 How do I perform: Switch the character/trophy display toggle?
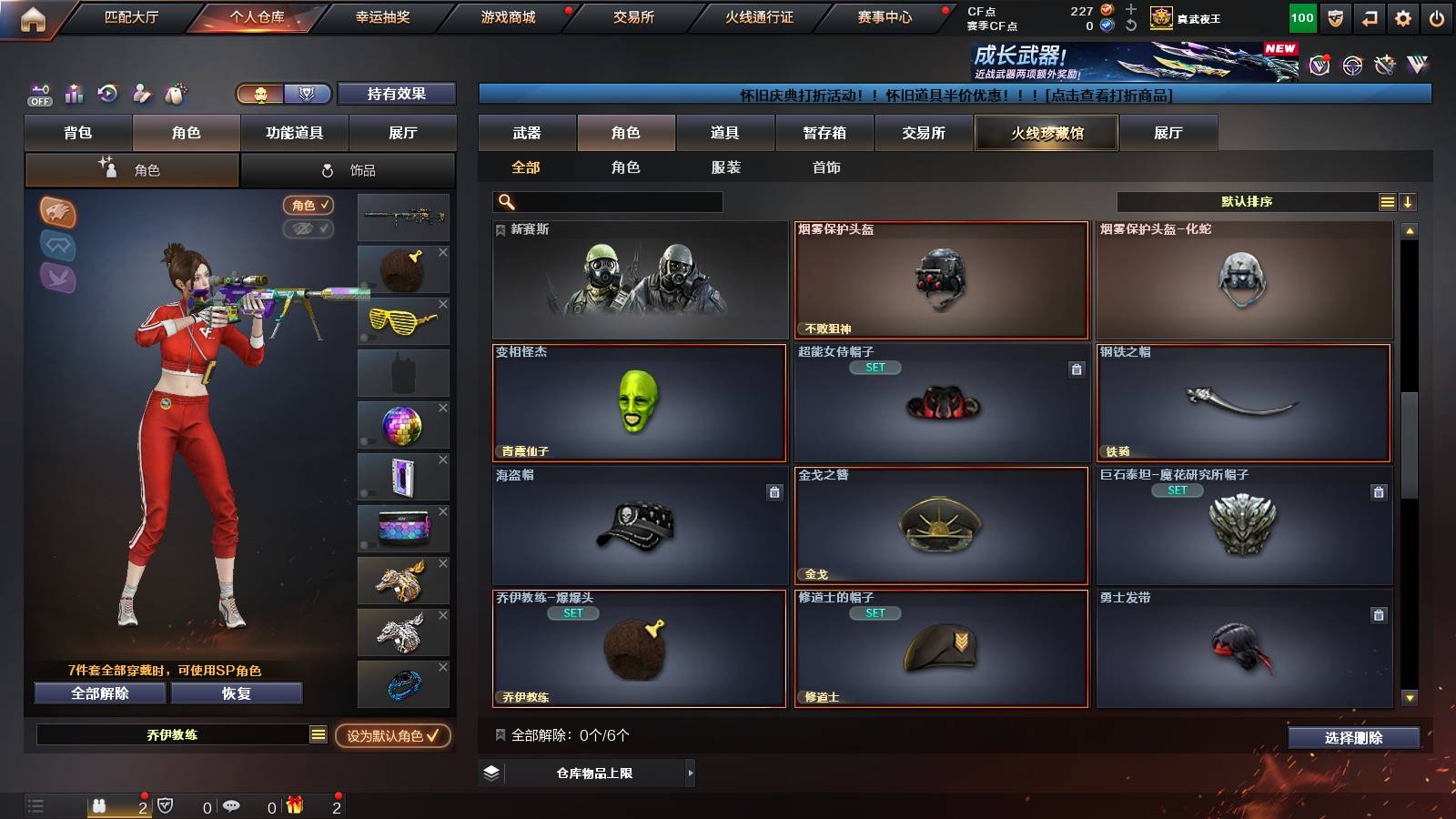click(278, 94)
